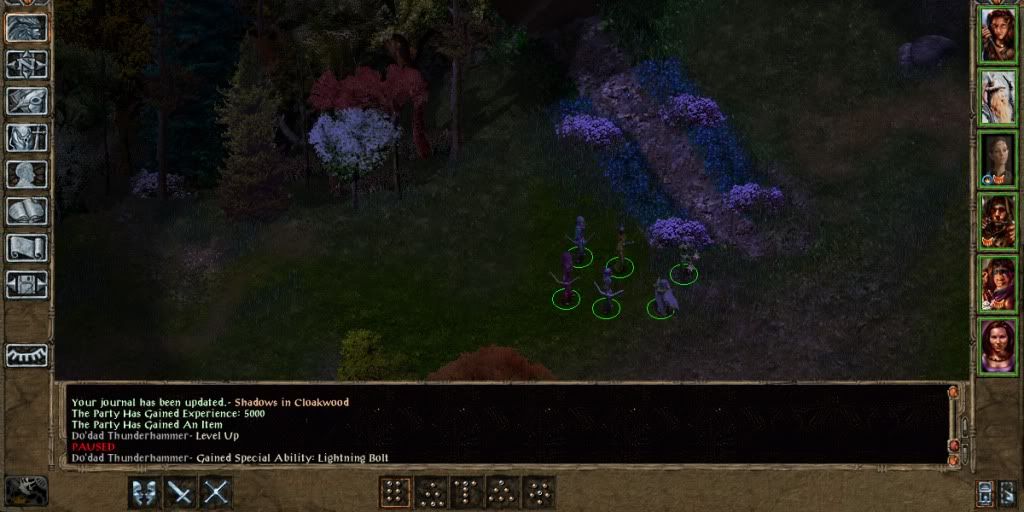Rest the party using the eye button
Image resolution: width=1024 pixels, height=512 pixels.
point(27,355)
